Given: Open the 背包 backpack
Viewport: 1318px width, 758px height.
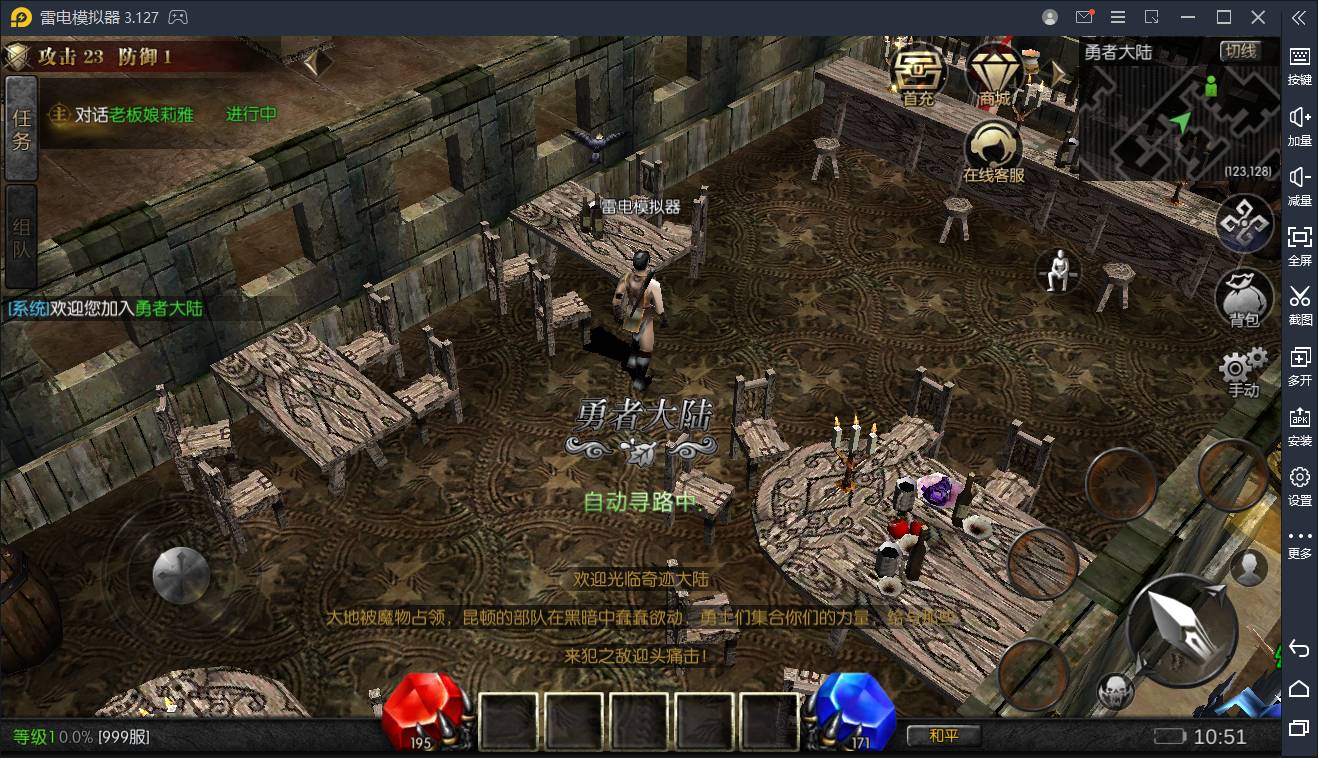Looking at the screenshot, I should click(1244, 298).
